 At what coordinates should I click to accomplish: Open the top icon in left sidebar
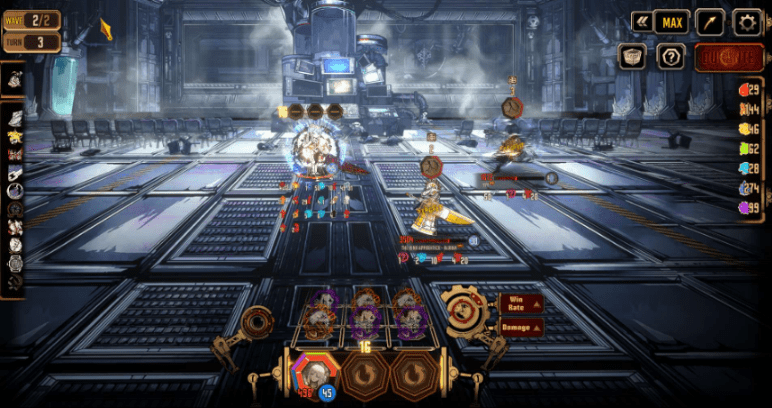(x=15, y=79)
